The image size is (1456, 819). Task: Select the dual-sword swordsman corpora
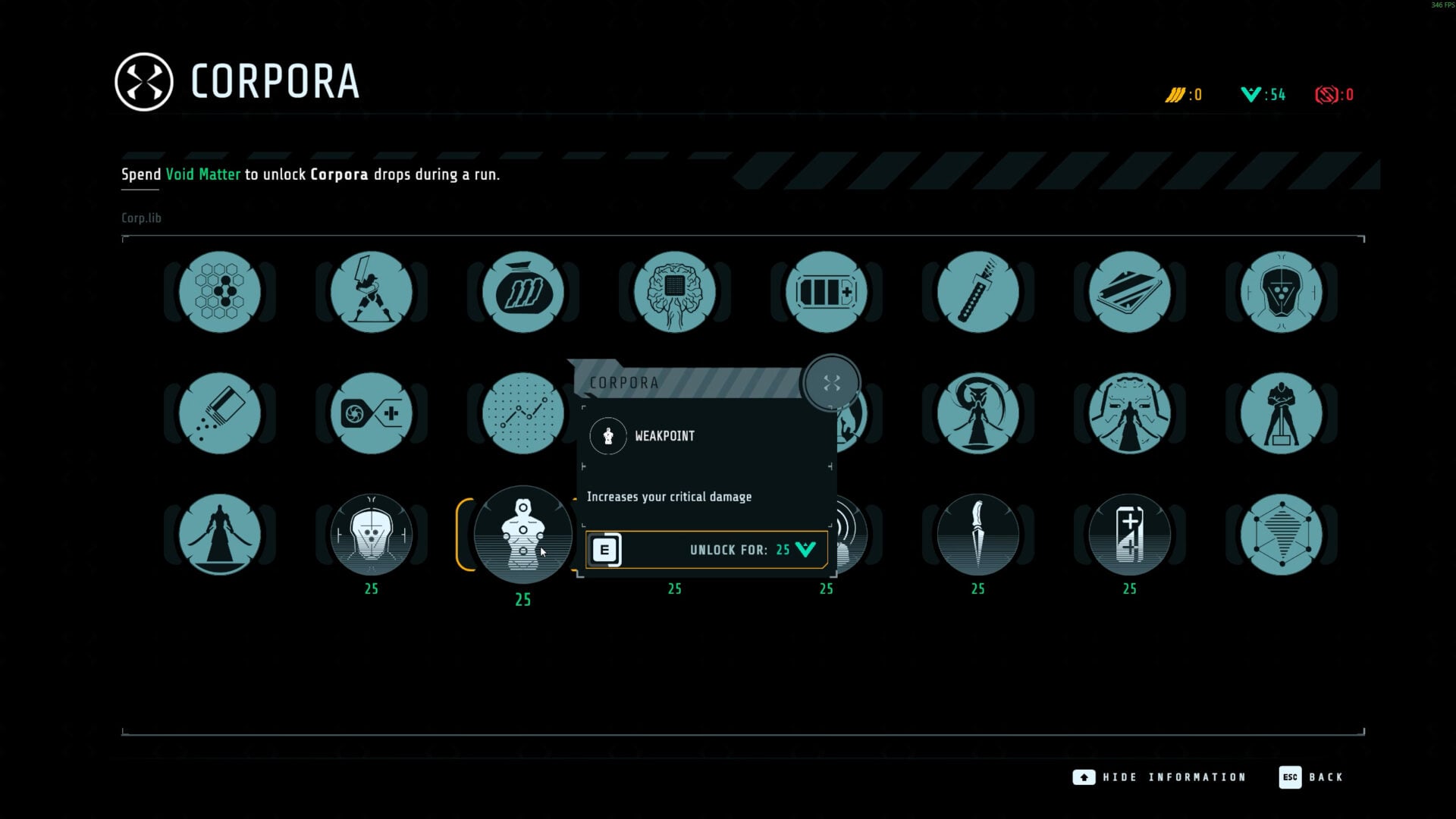pyautogui.click(x=220, y=535)
